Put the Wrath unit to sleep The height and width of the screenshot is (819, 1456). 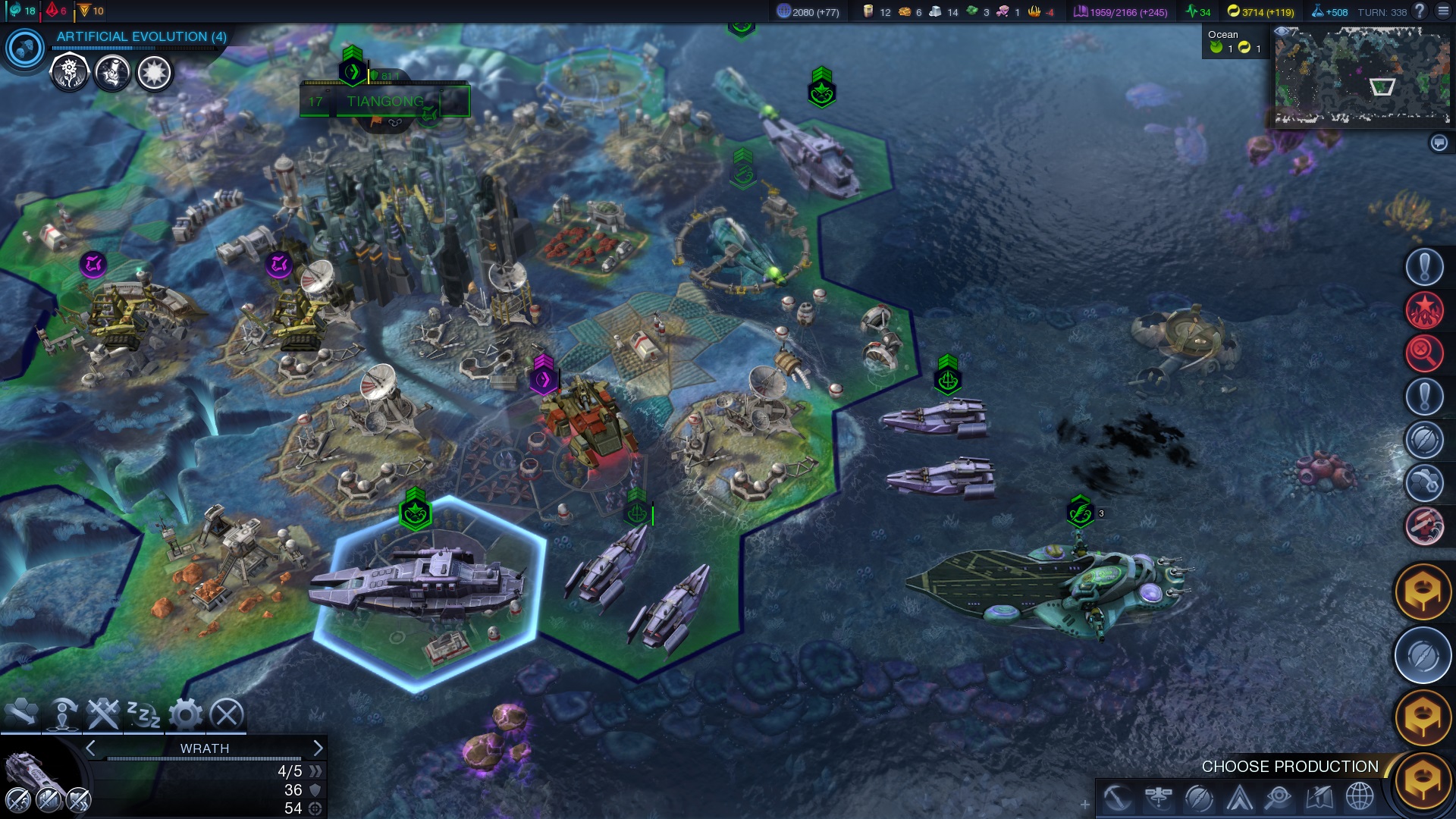(x=143, y=714)
